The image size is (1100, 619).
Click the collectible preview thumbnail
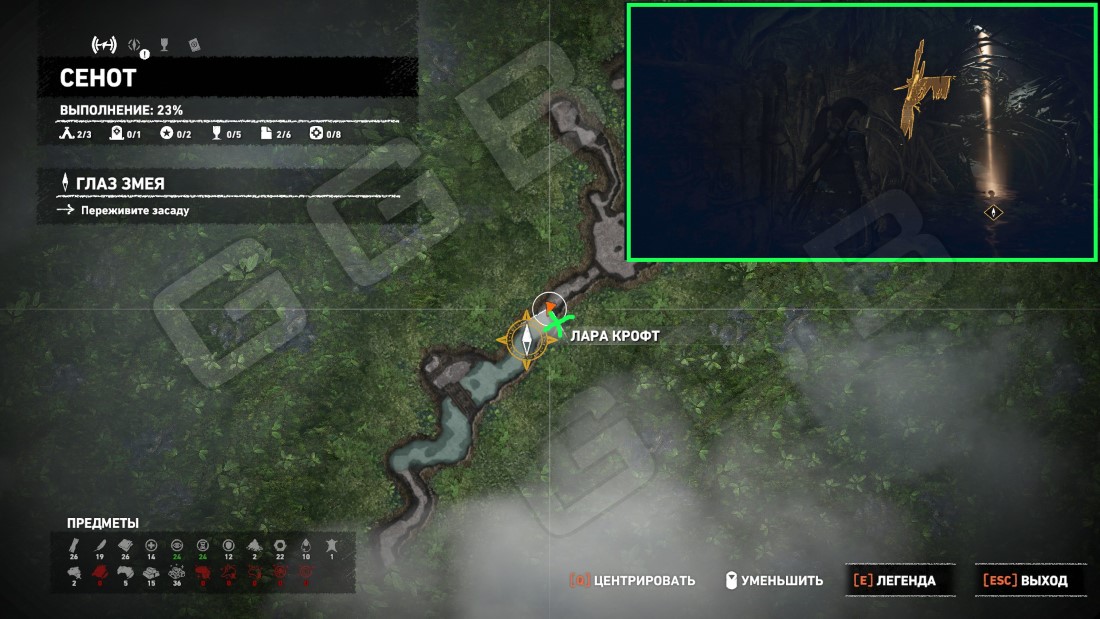coord(860,132)
